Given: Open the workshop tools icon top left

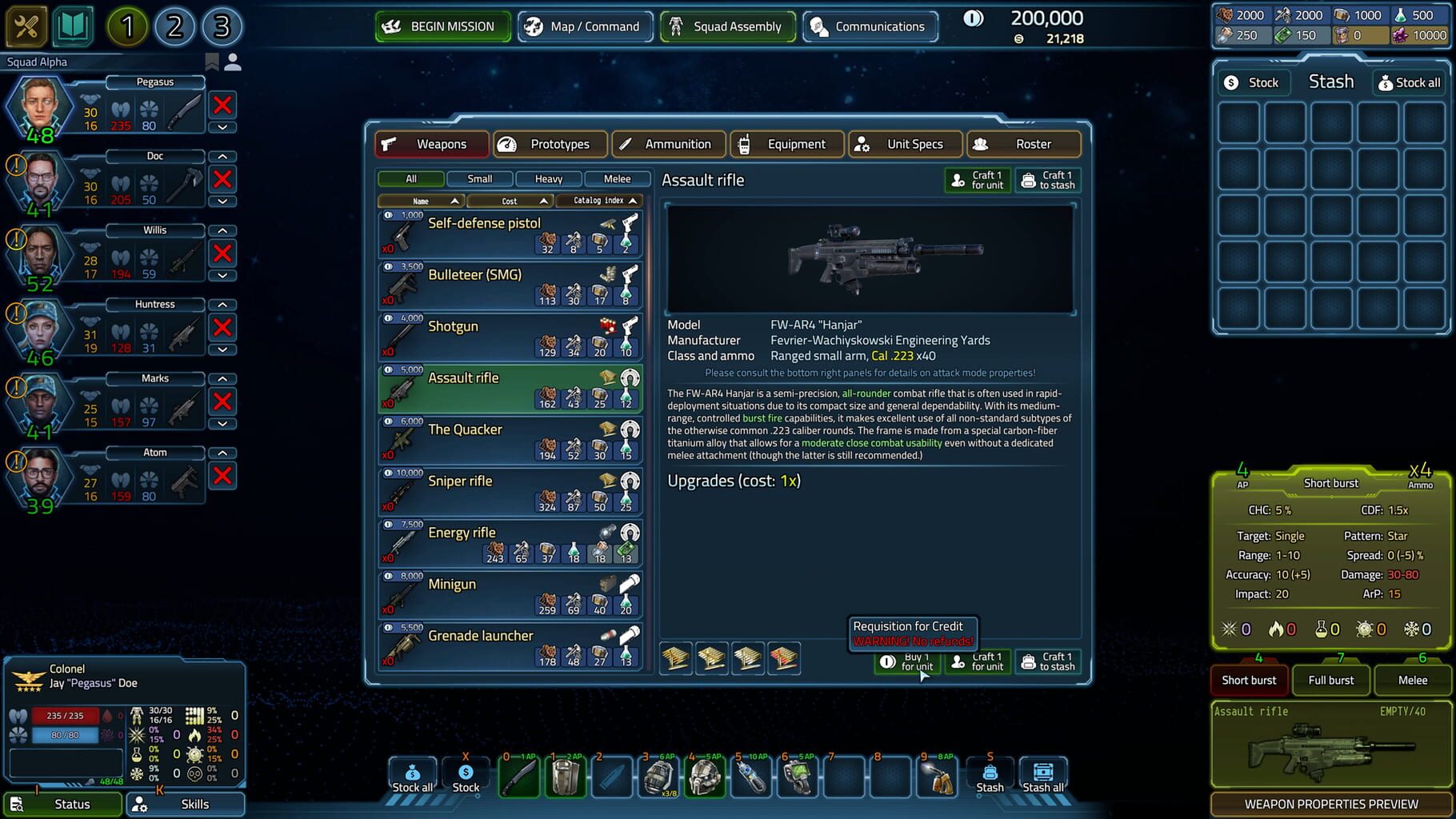Looking at the screenshot, I should pyautogui.click(x=26, y=26).
